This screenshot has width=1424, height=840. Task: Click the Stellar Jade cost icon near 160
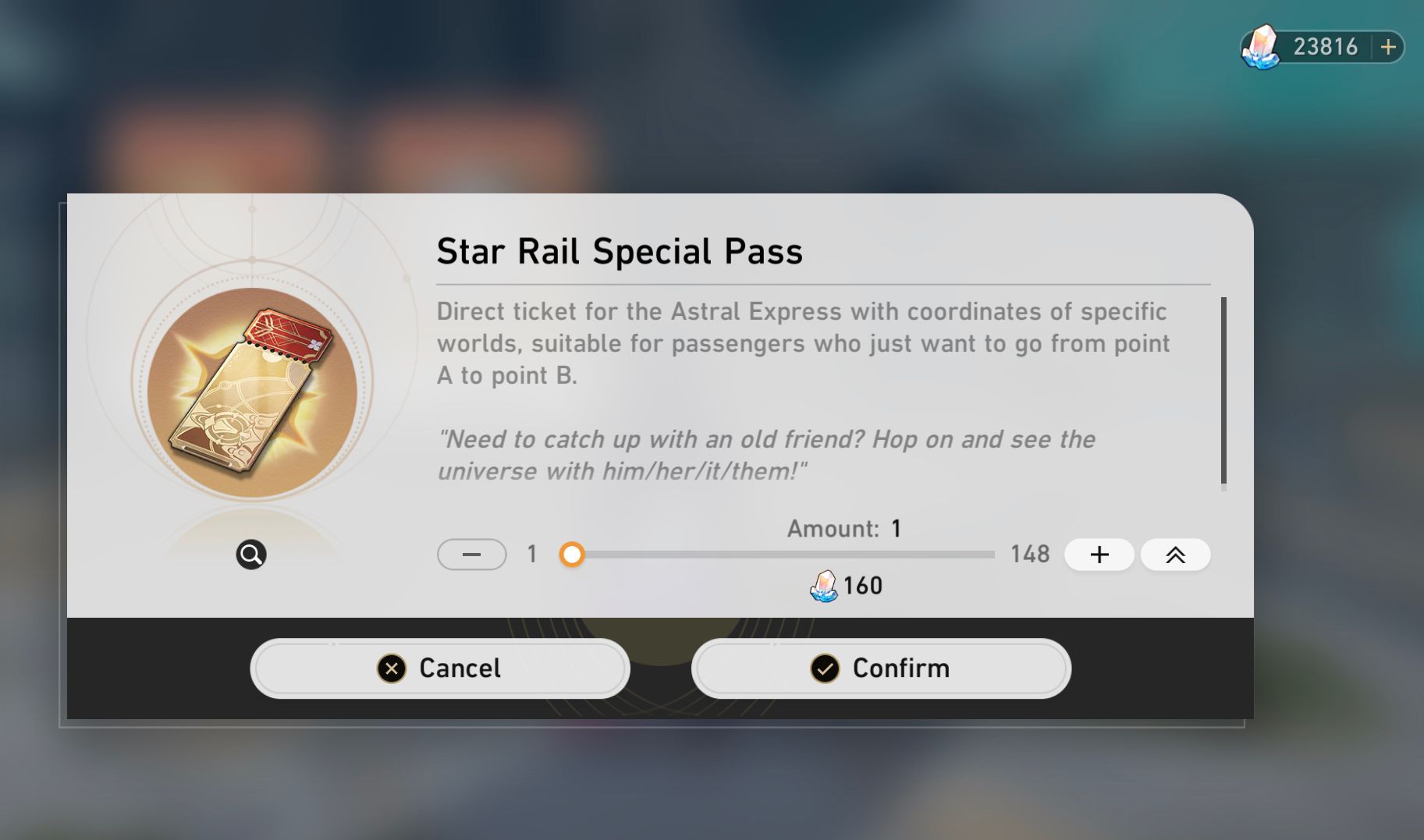pos(823,586)
